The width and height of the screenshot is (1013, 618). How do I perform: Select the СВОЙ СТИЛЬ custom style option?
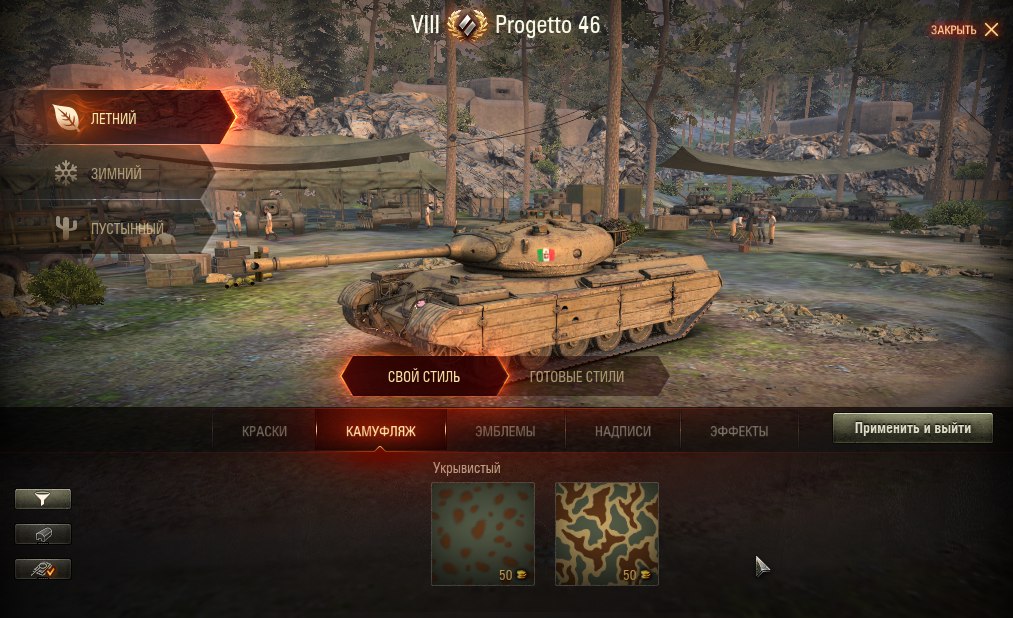coord(423,377)
